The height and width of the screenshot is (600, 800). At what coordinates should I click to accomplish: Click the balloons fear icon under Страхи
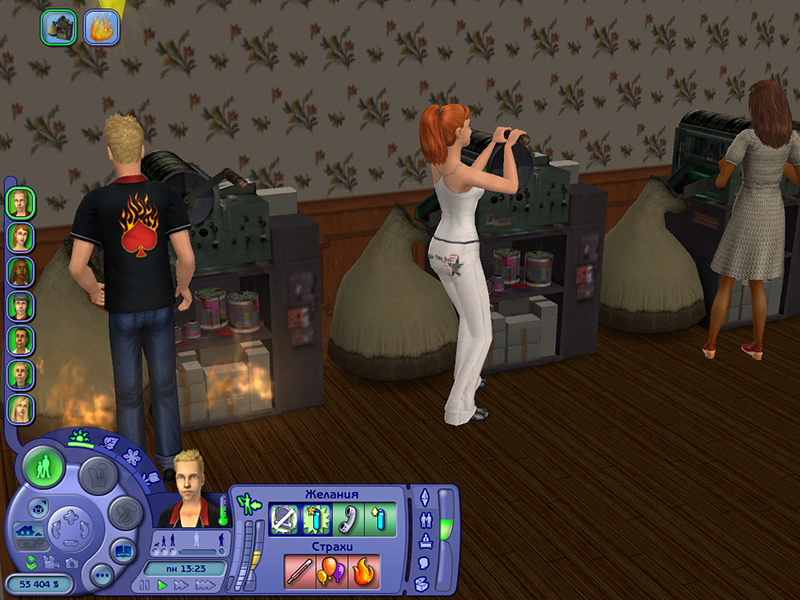[331, 571]
